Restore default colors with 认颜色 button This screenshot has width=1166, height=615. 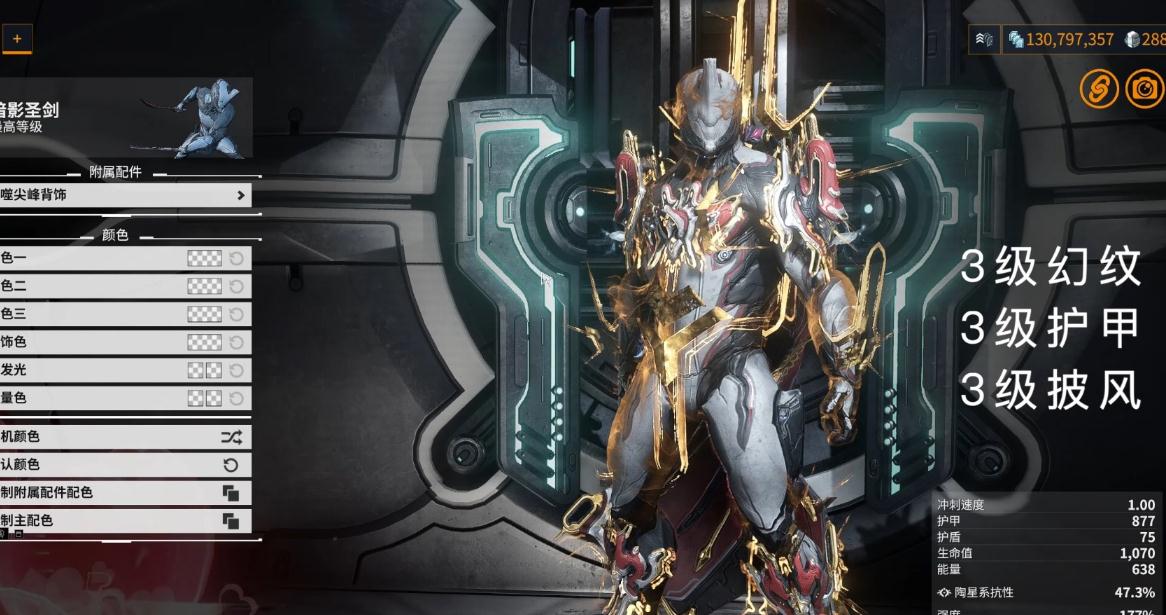pyautogui.click(x=230, y=465)
